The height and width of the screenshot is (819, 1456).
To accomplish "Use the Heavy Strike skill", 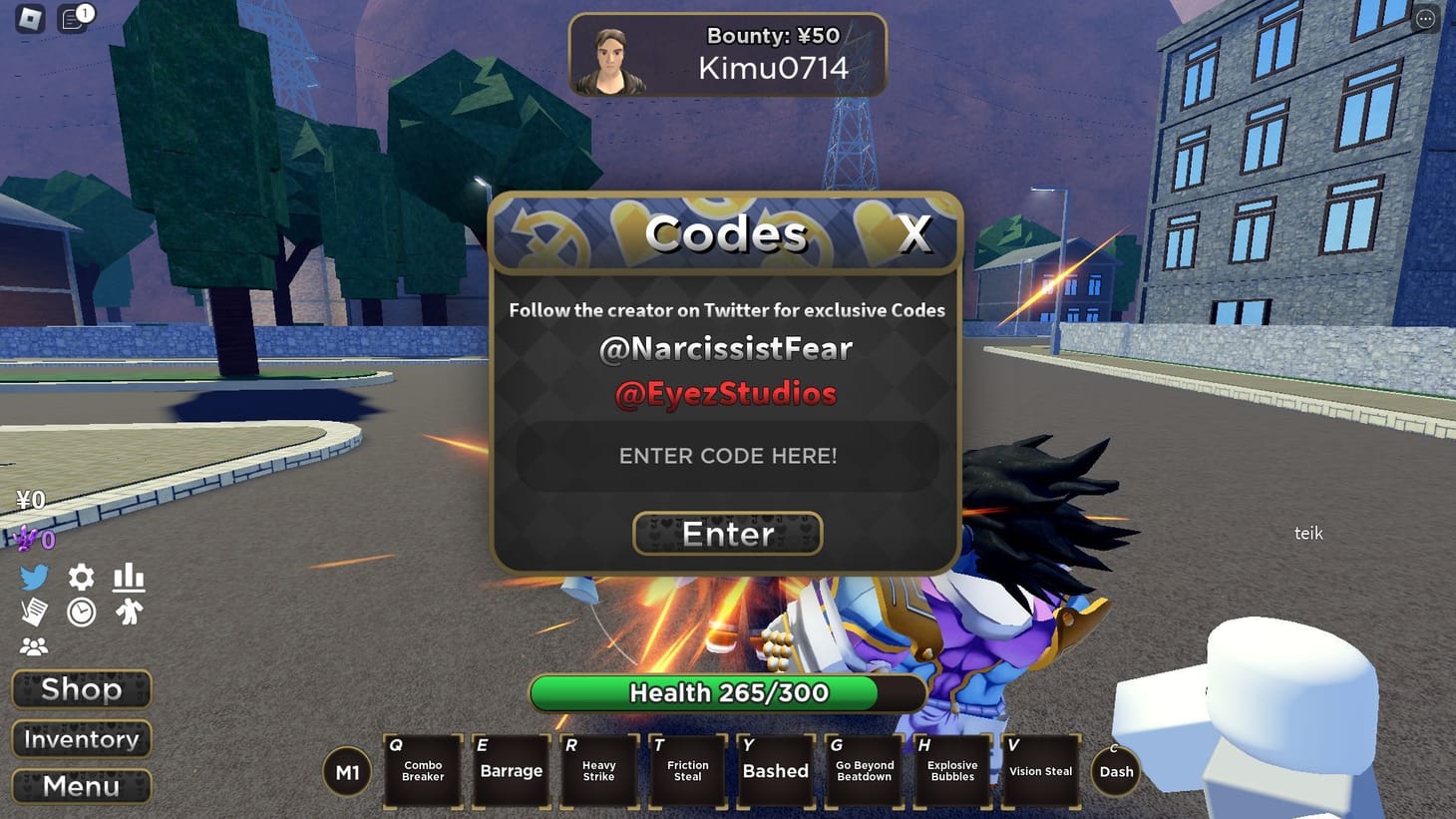I will coord(598,770).
